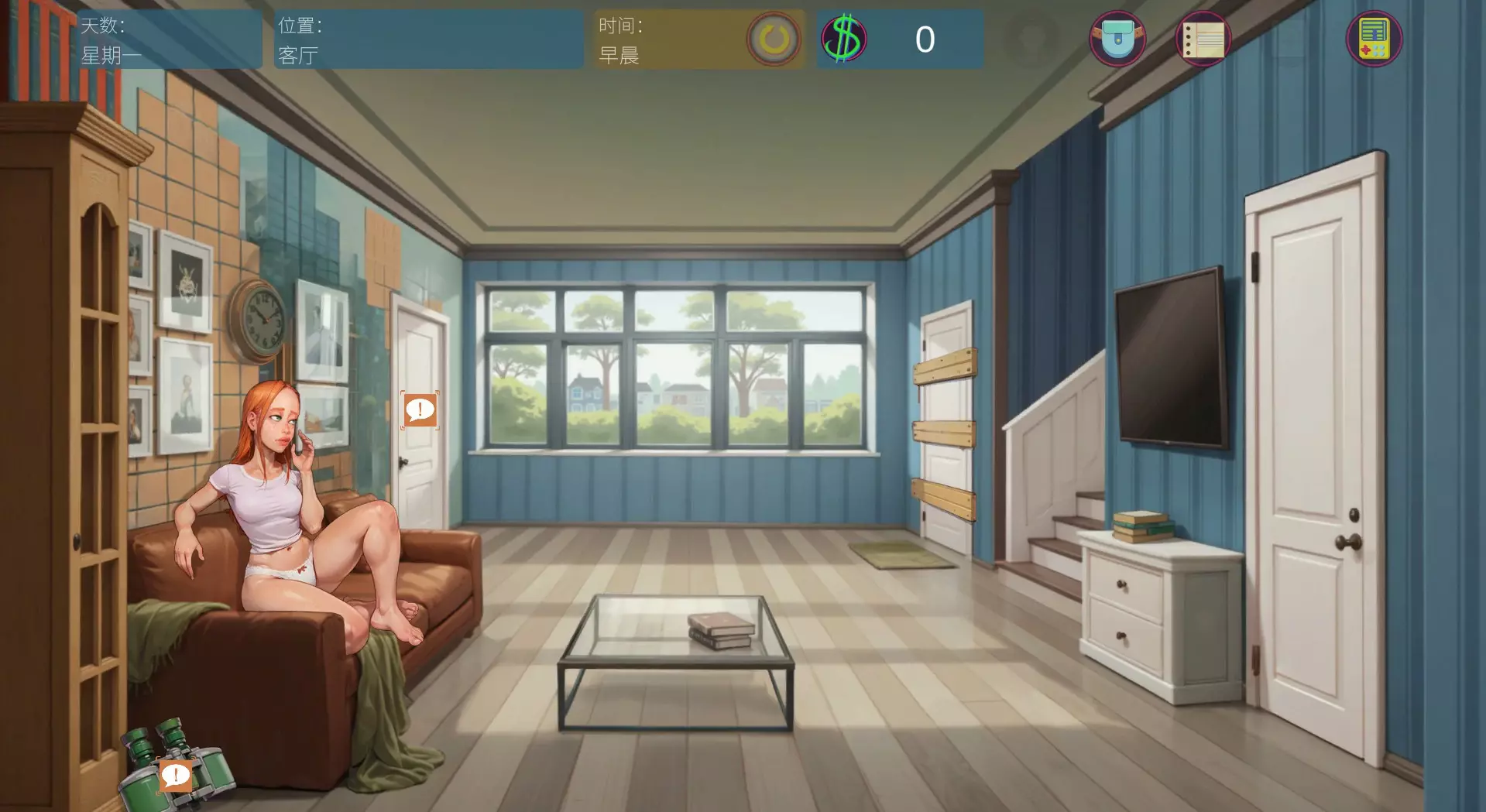
Task: Advance time with the yellow circular arrow
Action: pos(773,39)
